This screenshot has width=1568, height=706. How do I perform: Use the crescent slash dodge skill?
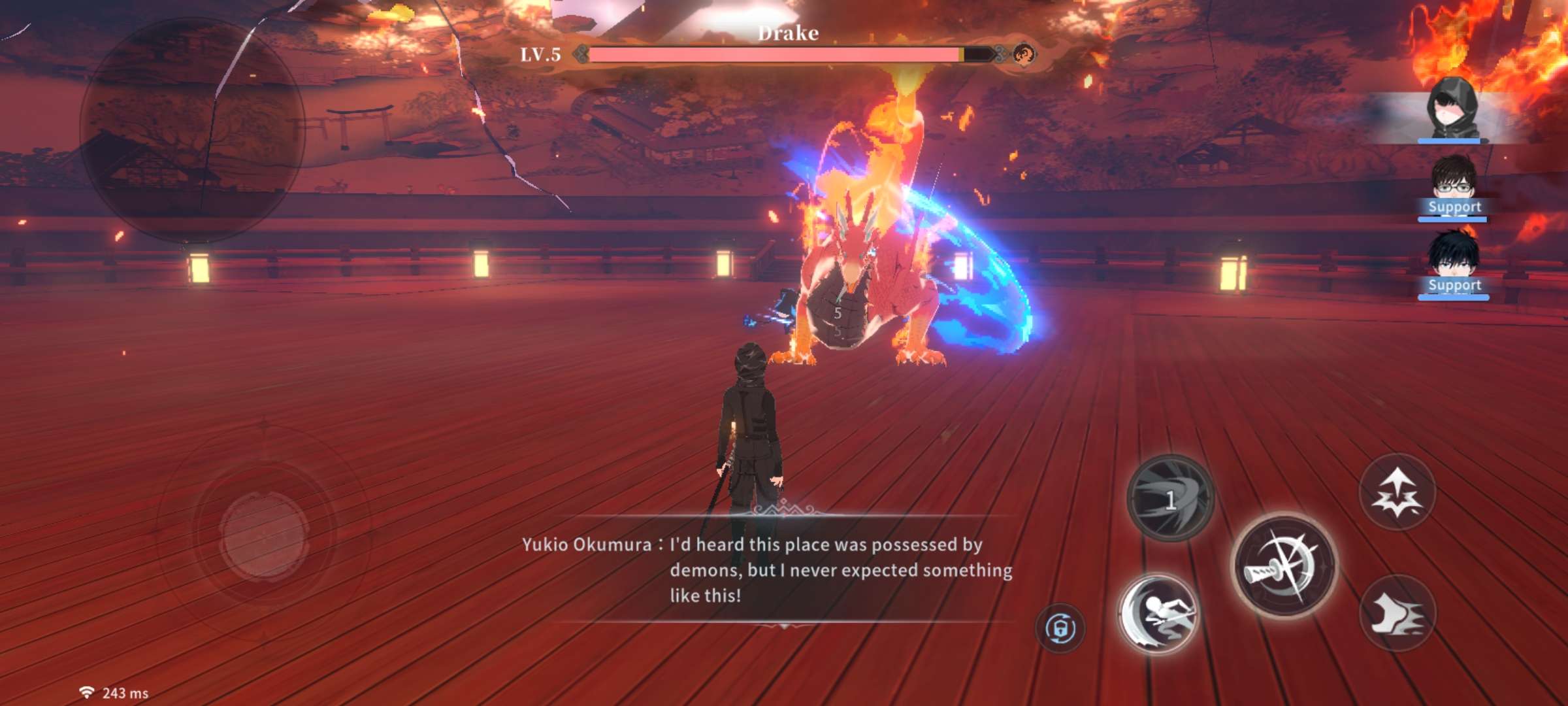[1158, 614]
